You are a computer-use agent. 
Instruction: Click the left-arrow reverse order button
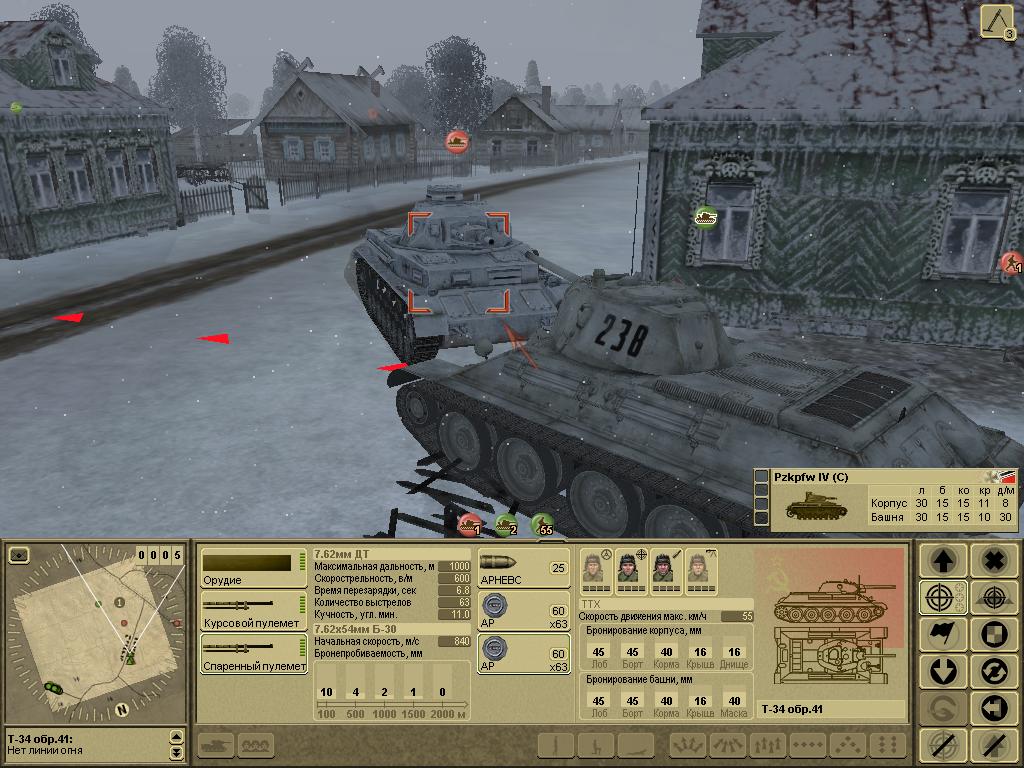pyautogui.click(x=992, y=708)
